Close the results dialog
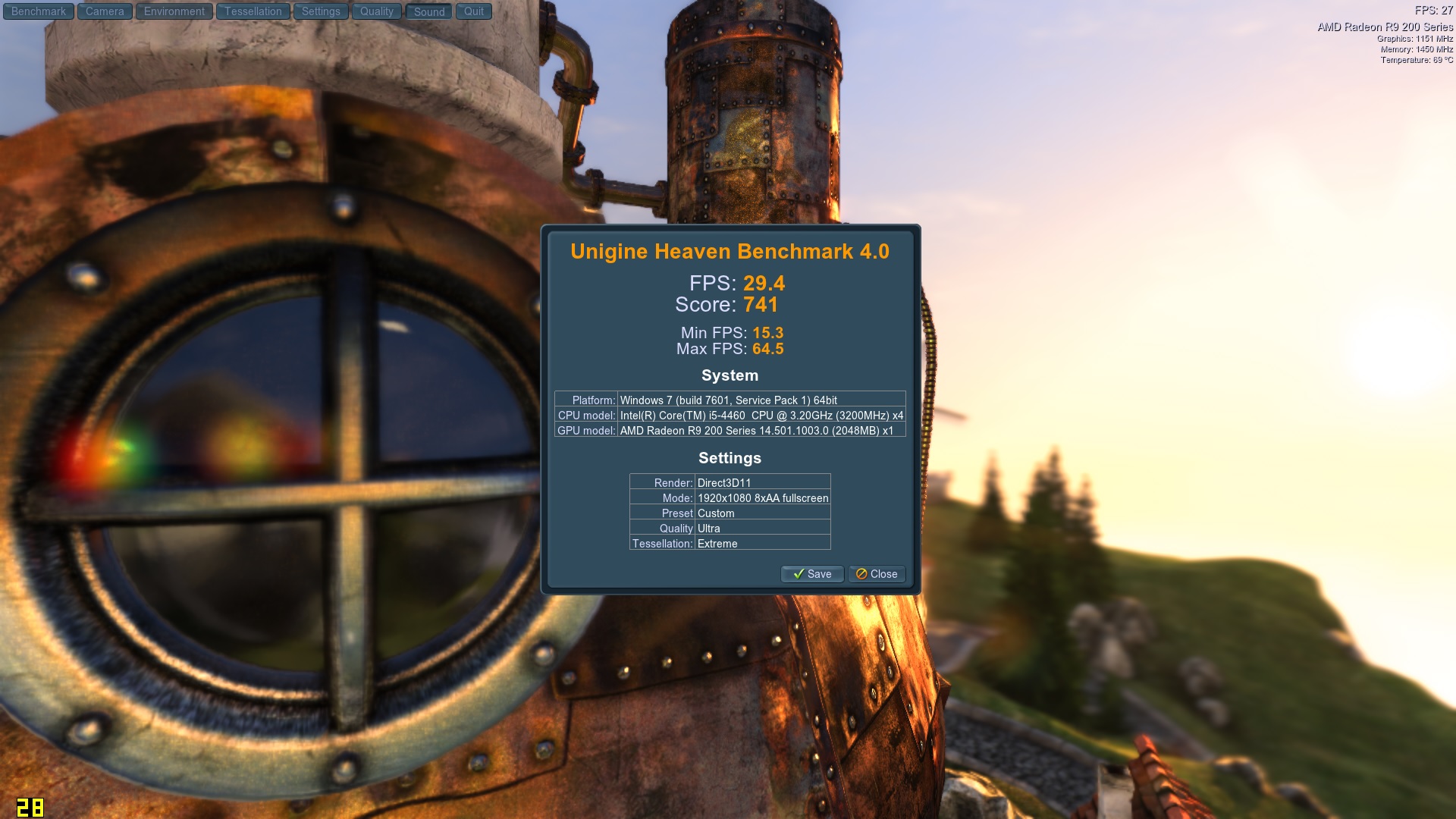The width and height of the screenshot is (1456, 819). tap(877, 574)
